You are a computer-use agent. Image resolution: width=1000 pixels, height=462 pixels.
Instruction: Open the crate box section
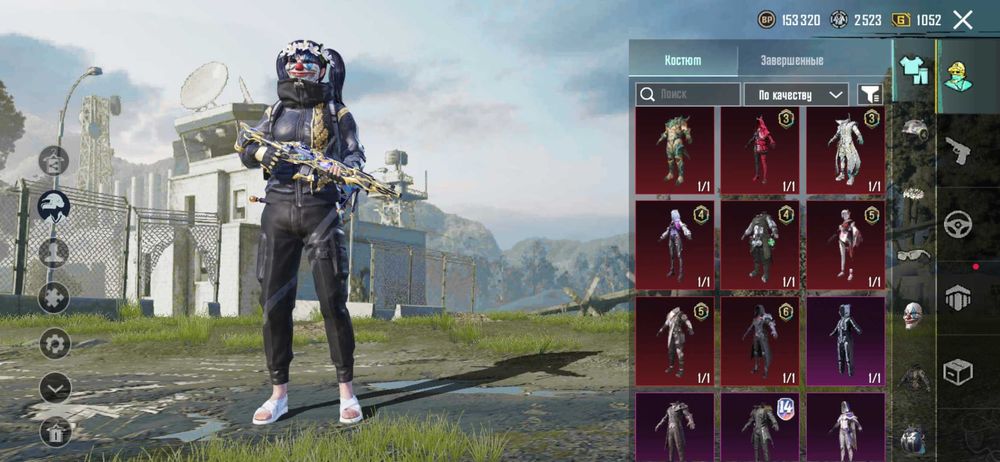tap(958, 373)
